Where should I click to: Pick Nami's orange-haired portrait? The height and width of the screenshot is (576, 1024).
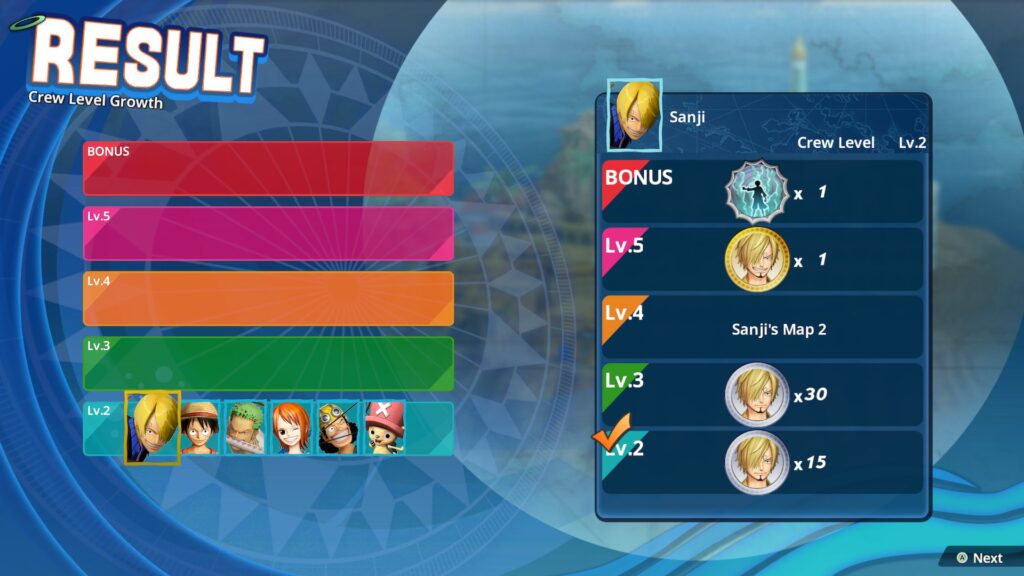[291, 428]
